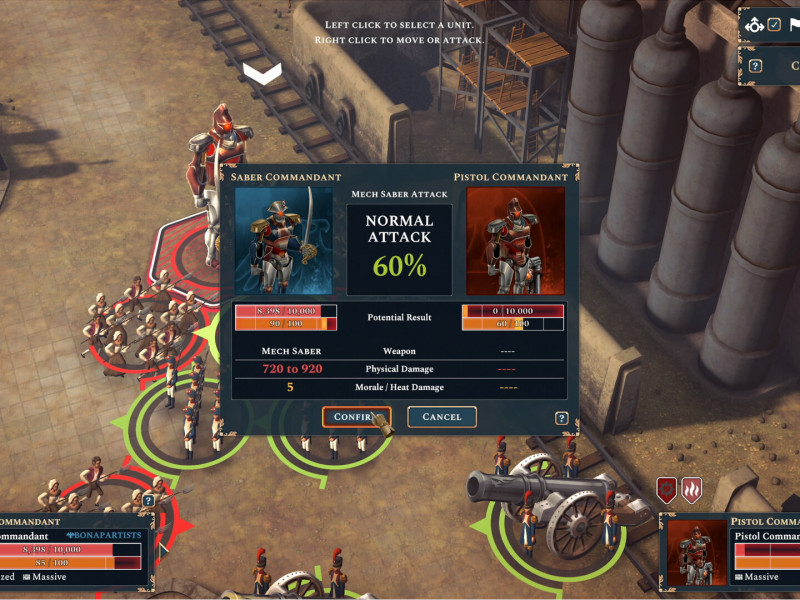
Task: Confirm the Mech Saber attack
Action: pyautogui.click(x=355, y=417)
